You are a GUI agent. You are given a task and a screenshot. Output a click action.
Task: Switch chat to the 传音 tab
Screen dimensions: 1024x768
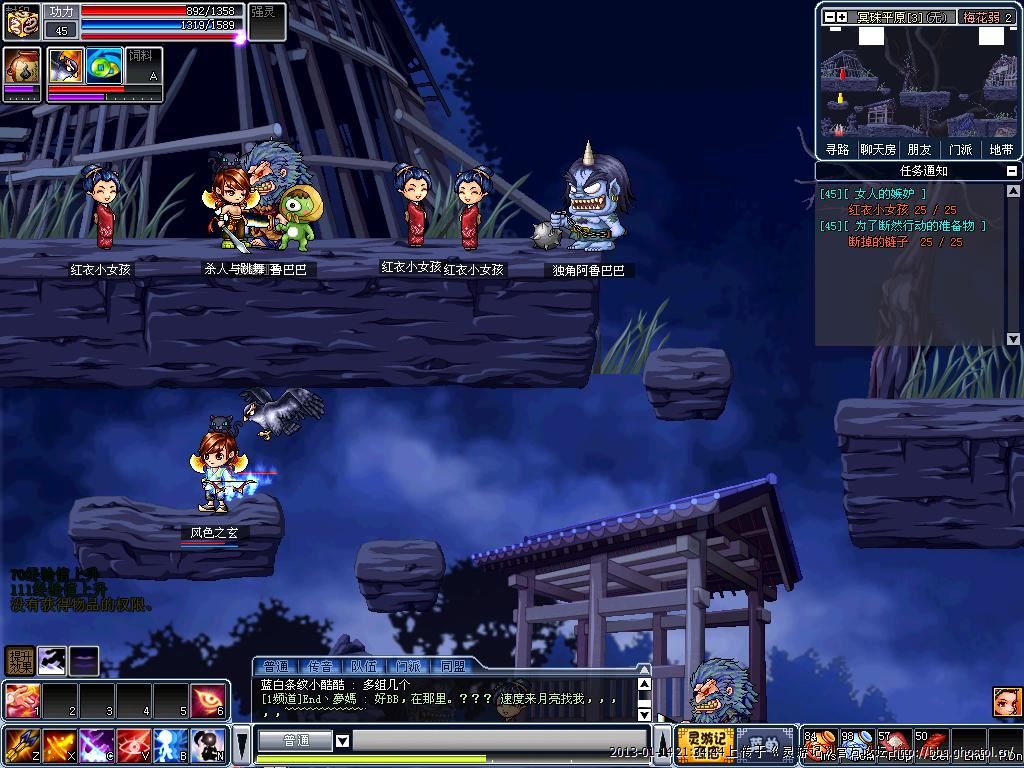pyautogui.click(x=320, y=666)
